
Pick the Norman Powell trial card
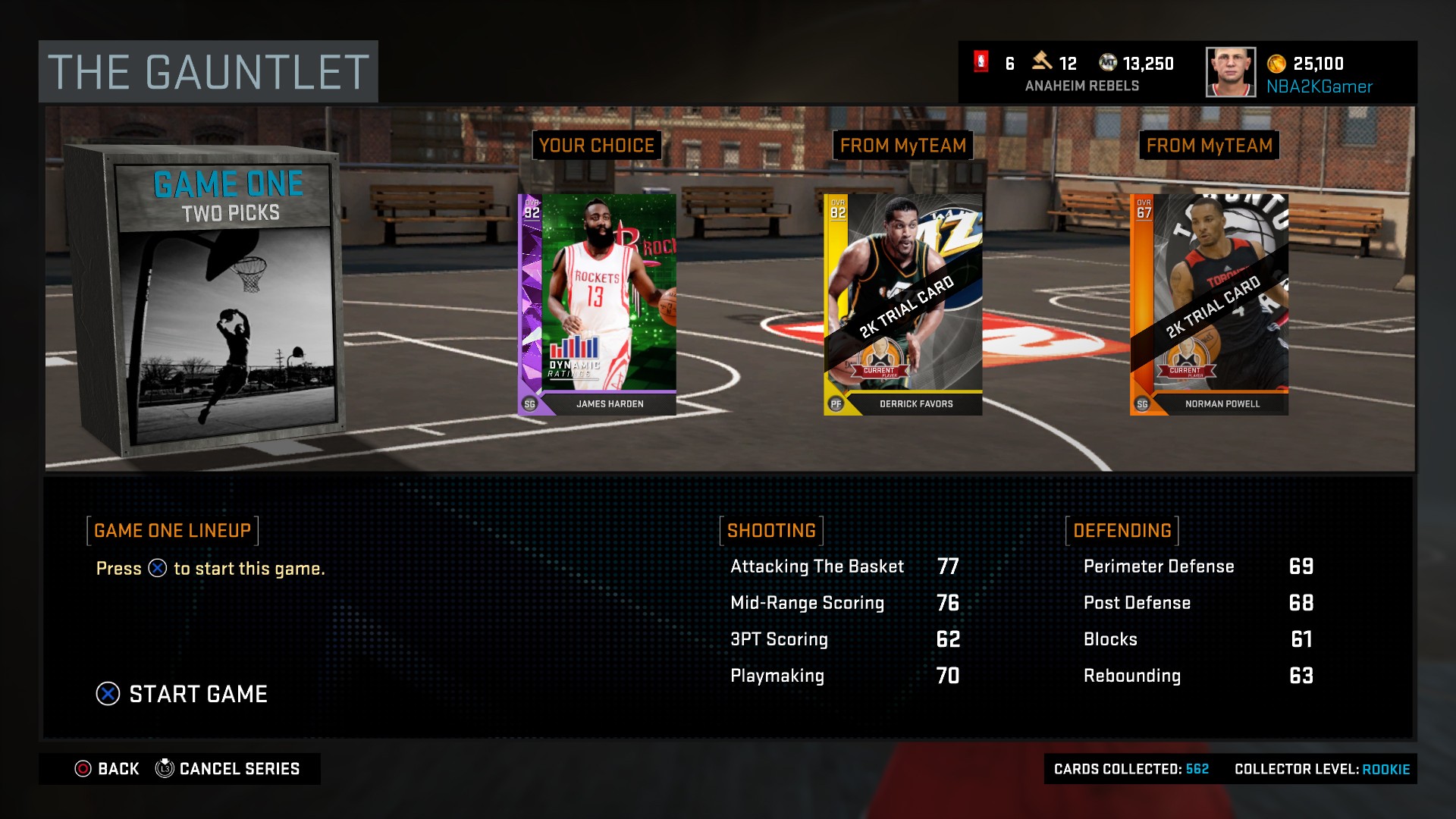point(1209,304)
